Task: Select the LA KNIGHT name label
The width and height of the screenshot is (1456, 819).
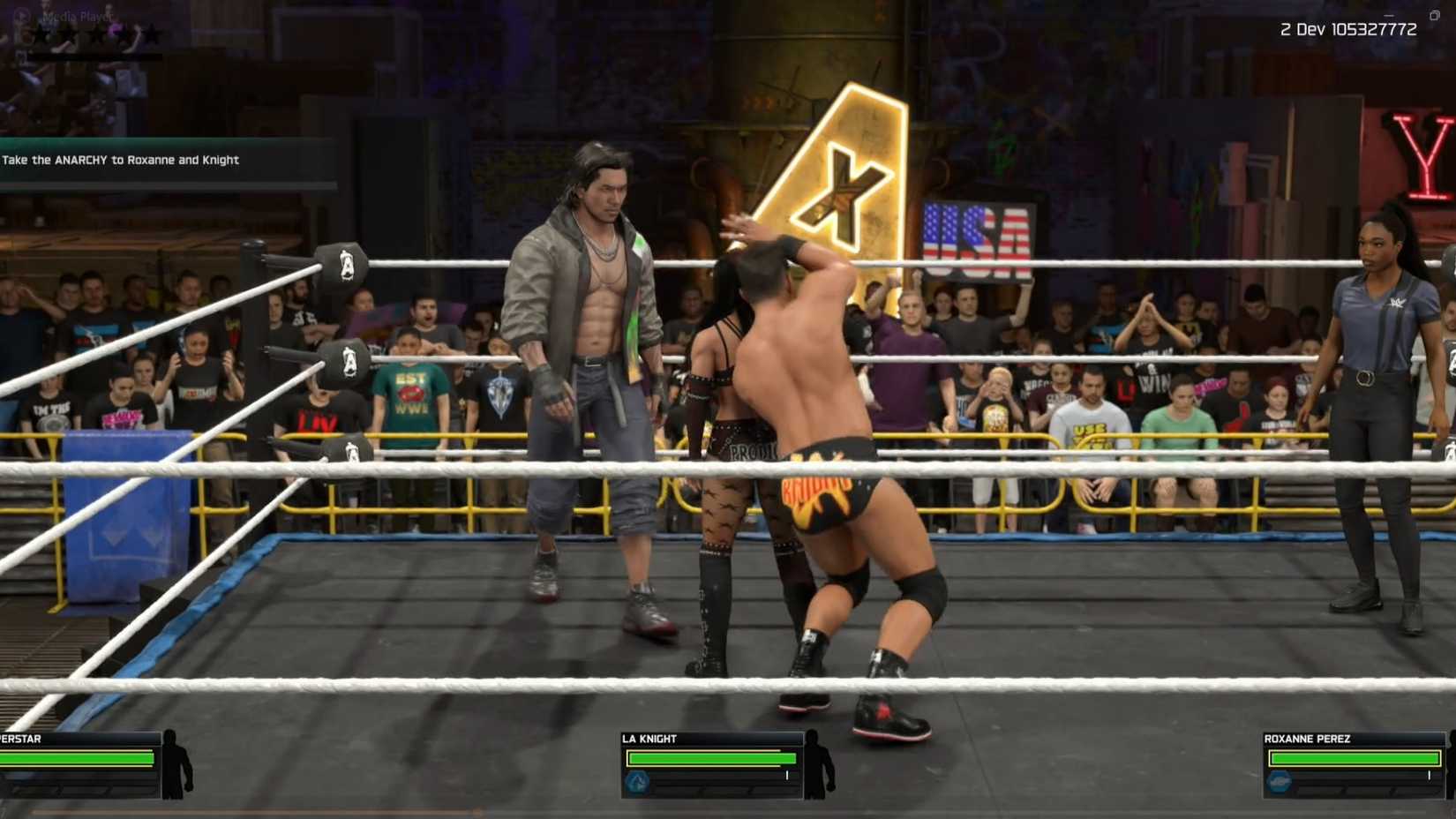Action: coord(650,738)
